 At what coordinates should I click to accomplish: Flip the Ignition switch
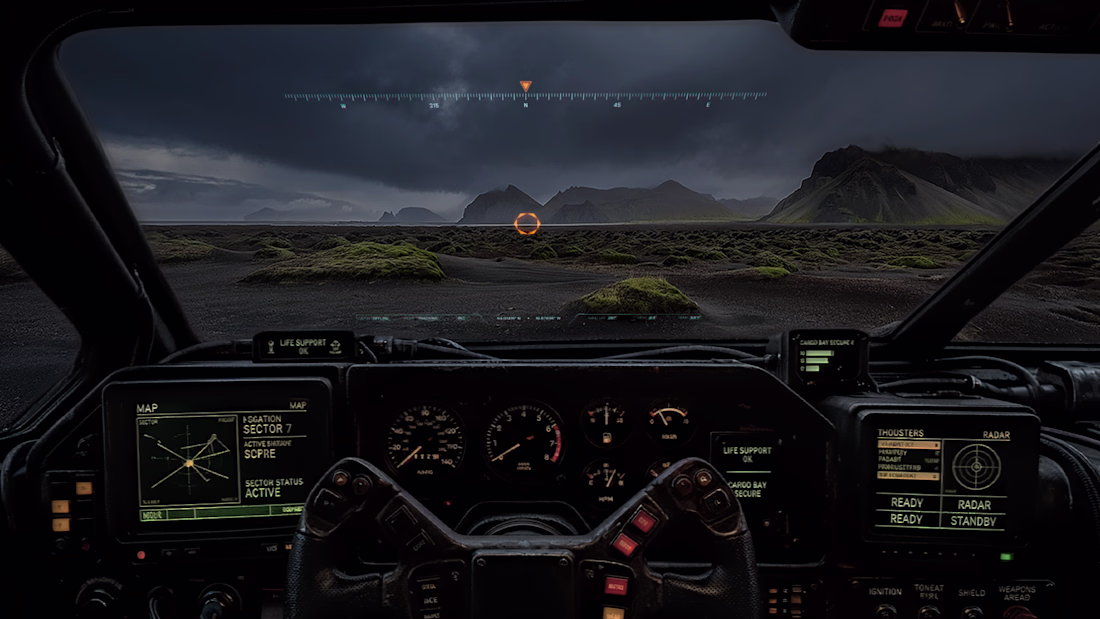click(x=884, y=609)
